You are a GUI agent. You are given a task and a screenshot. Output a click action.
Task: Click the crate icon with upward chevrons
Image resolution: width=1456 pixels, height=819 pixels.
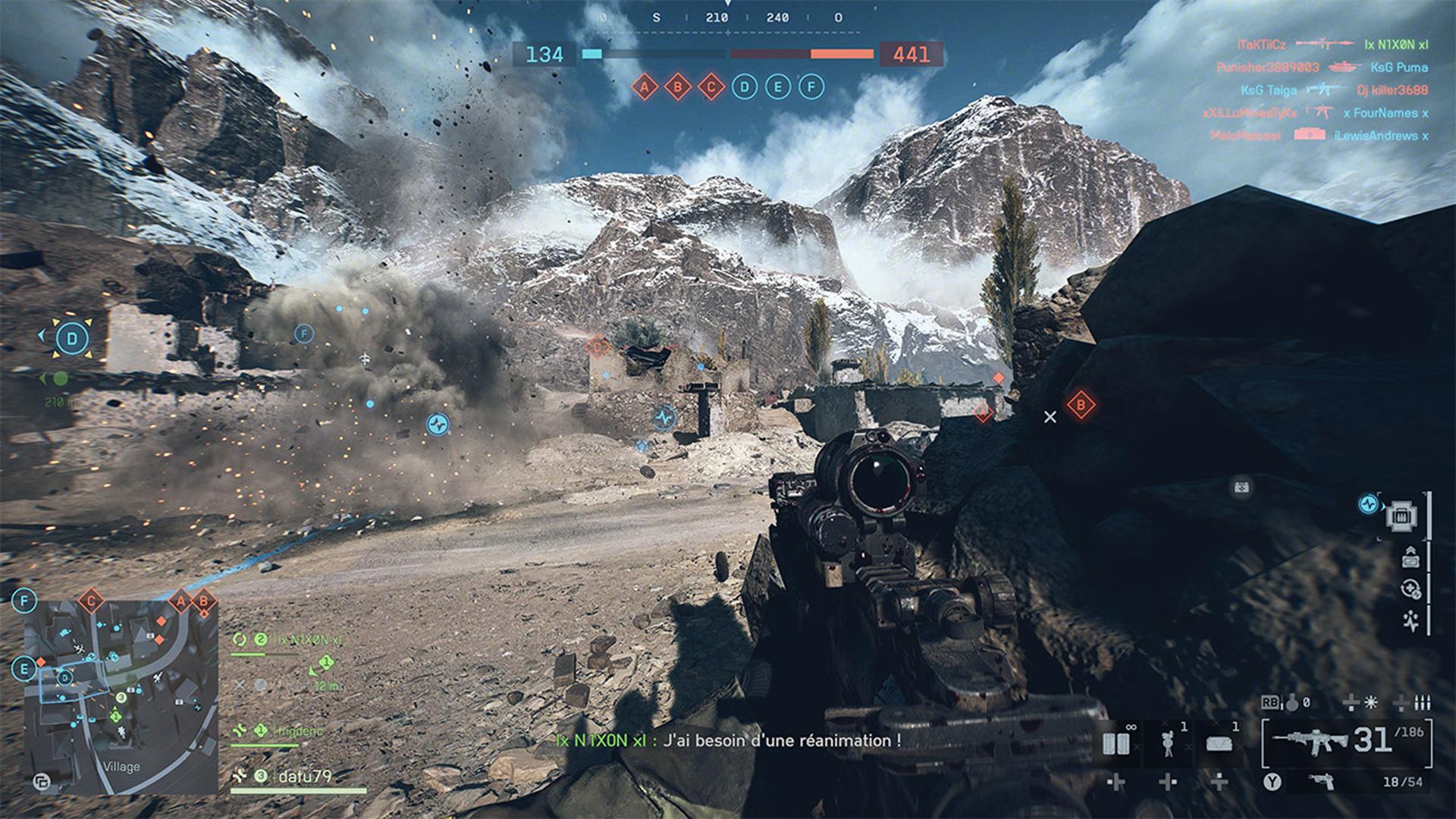pos(1410,557)
